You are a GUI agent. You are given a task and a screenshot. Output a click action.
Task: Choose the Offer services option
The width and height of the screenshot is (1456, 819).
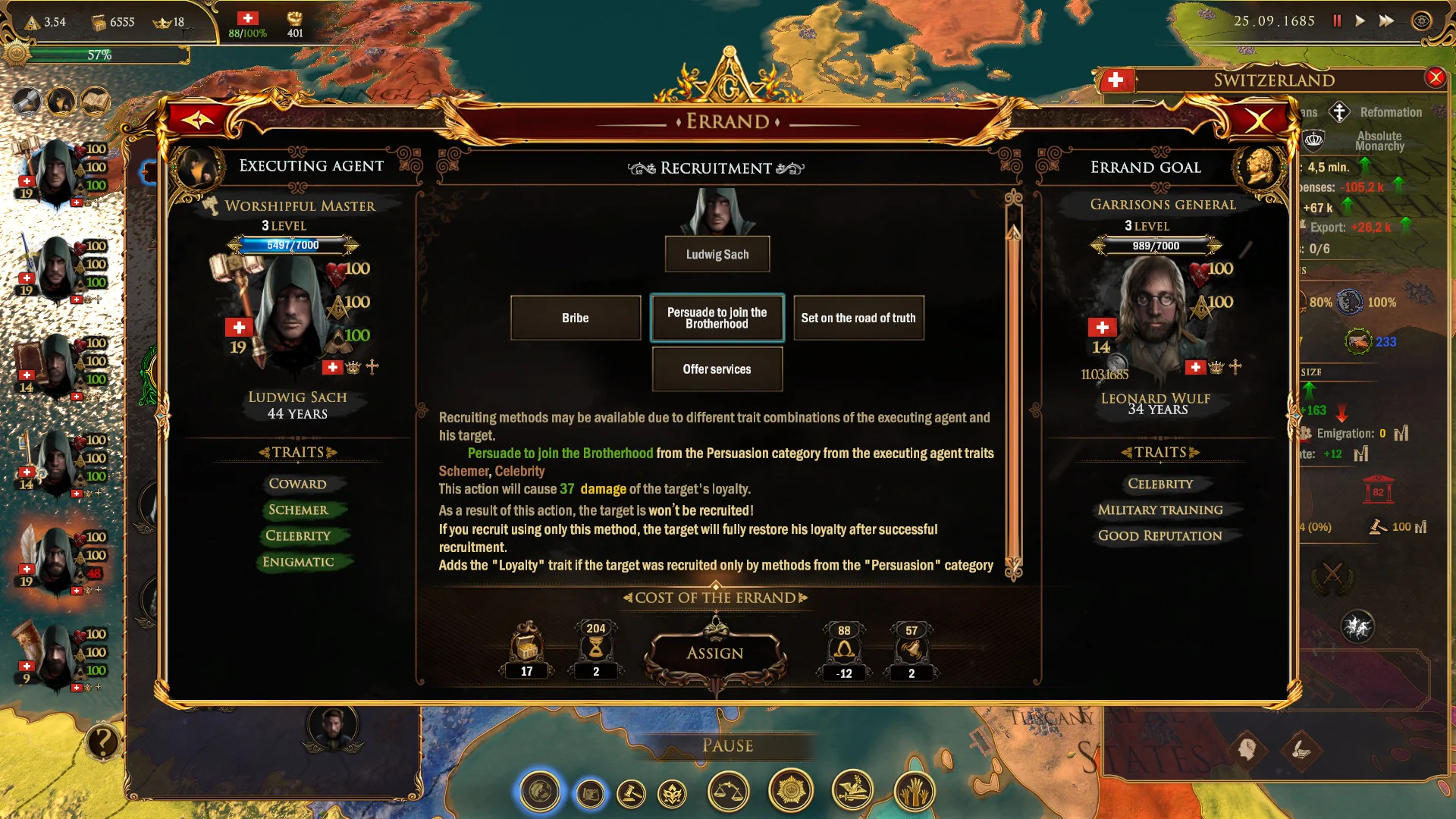point(717,369)
